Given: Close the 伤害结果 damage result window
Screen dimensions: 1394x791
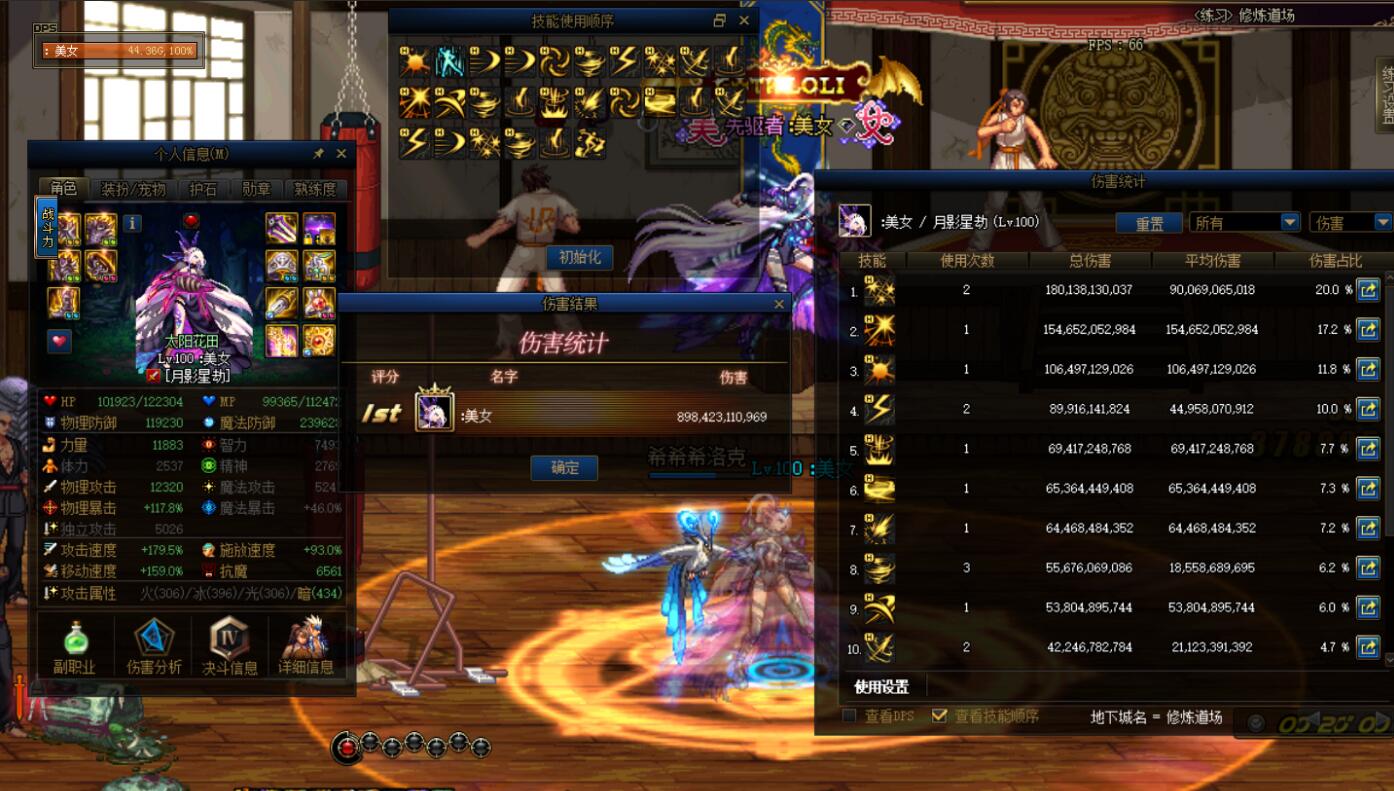Looking at the screenshot, I should (x=779, y=304).
